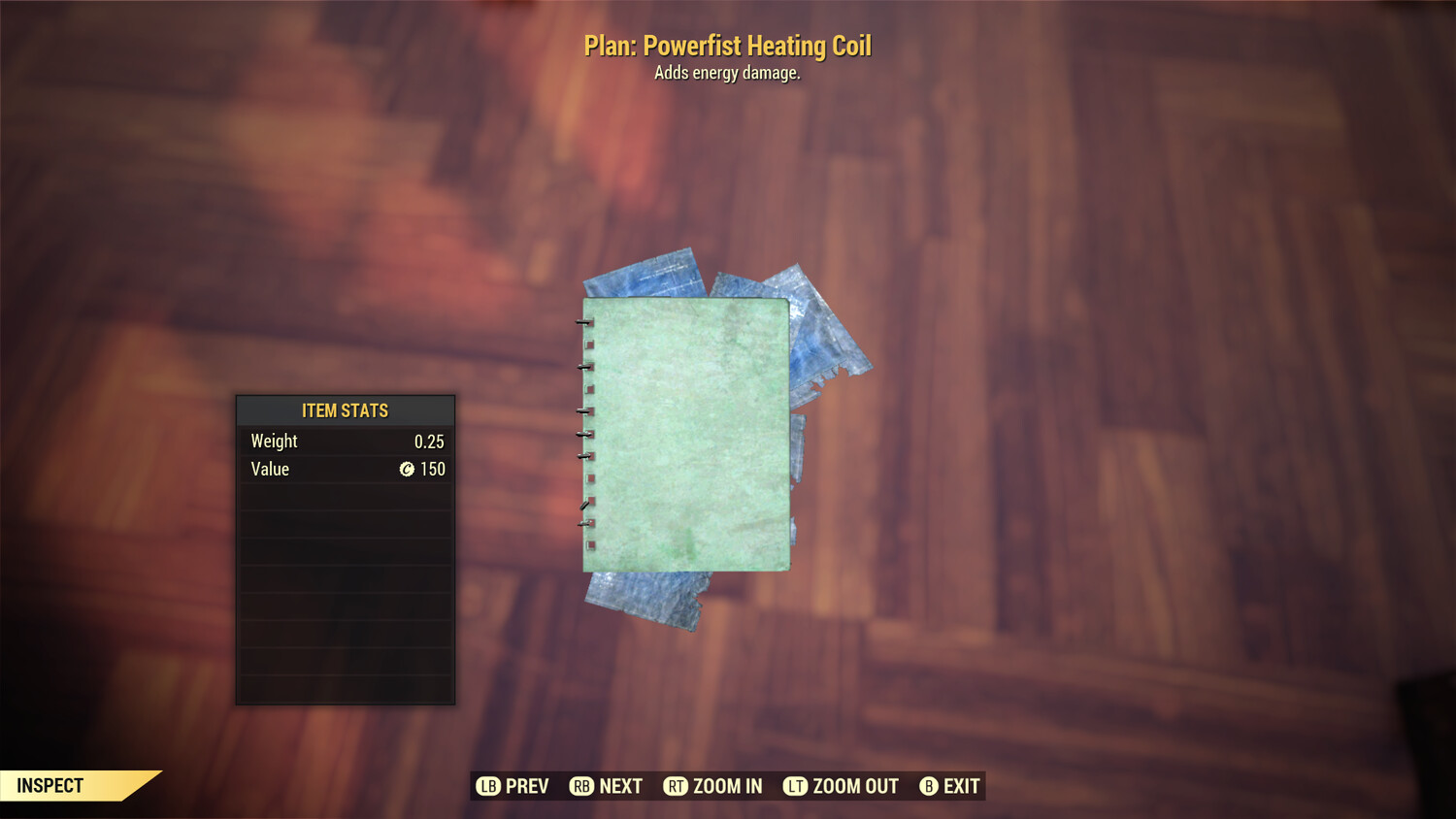Click the title Plan: Powerfist Heating Coil

pos(728,46)
